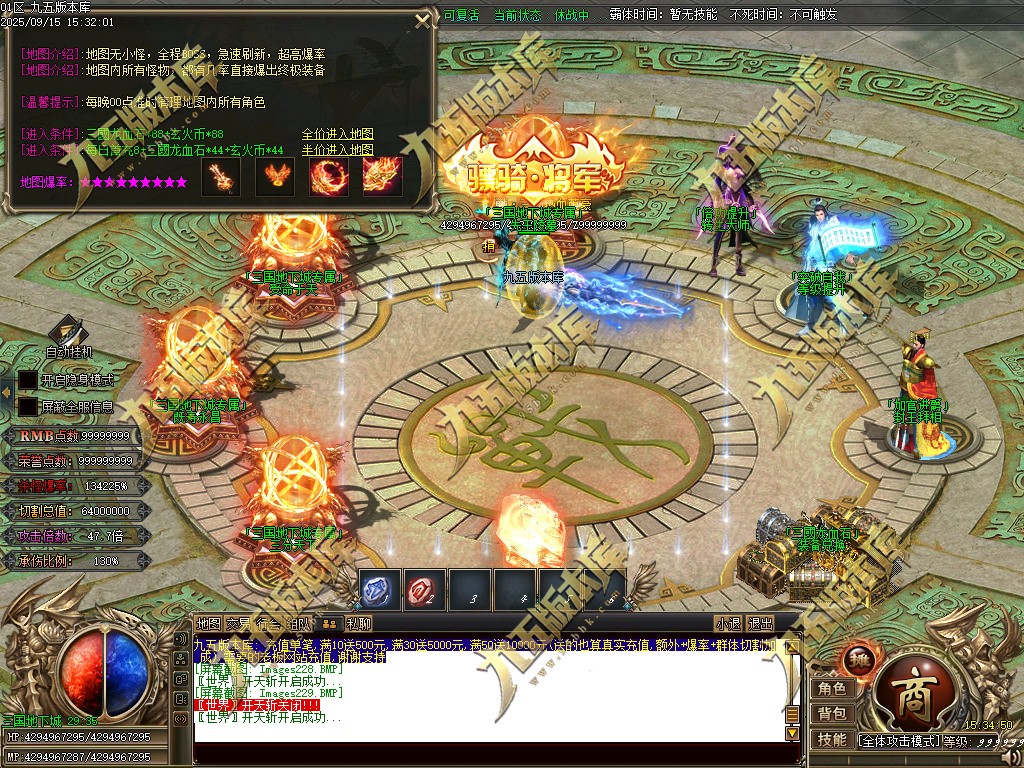Viewport: 1024px width, 768px height.
Task: Enable the 屏蔽全服信息 checkbox
Action: coord(28,407)
